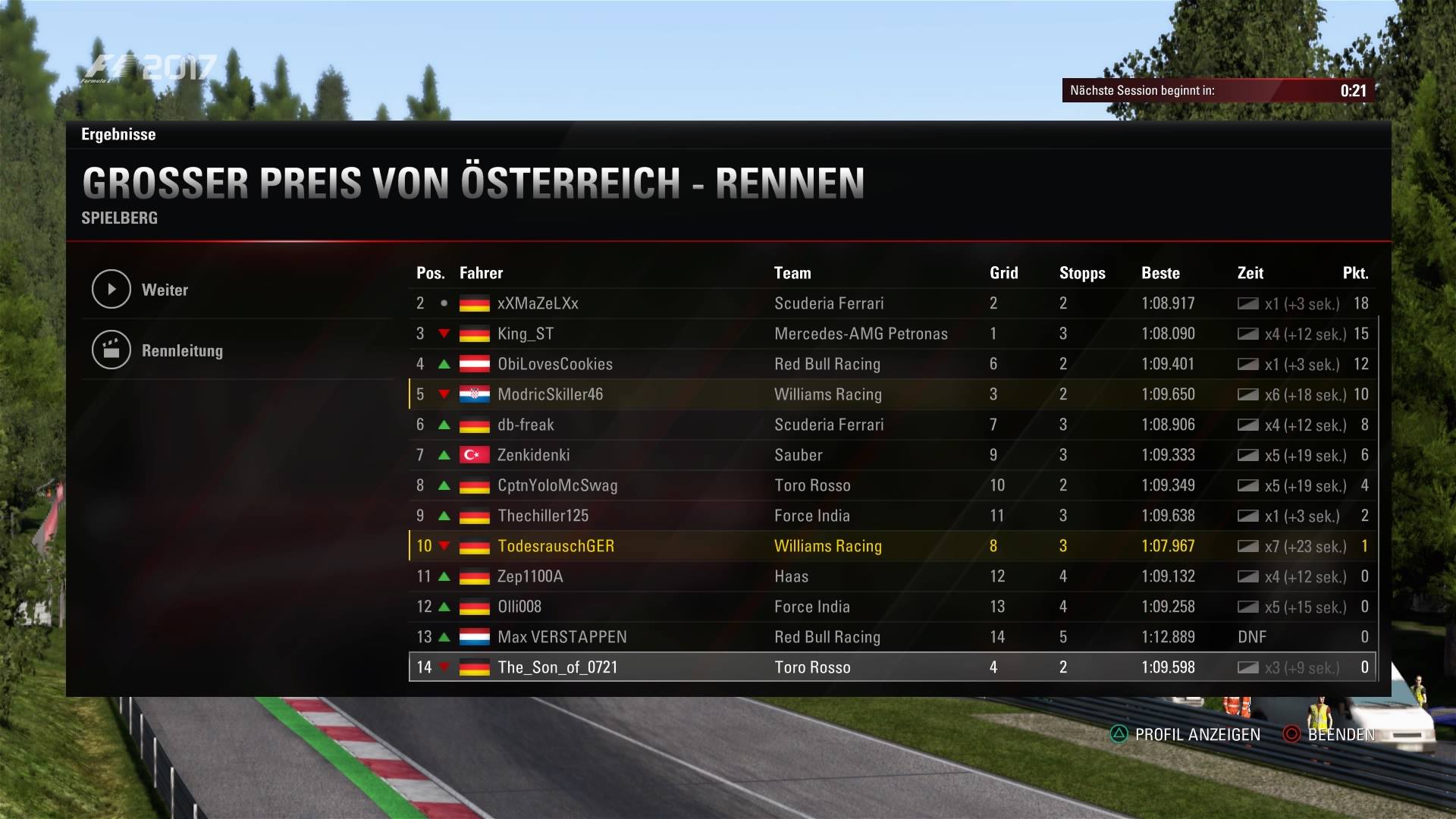Viewport: 1456px width, 819px height.
Task: Select the Weiter continue option
Action: tap(165, 290)
